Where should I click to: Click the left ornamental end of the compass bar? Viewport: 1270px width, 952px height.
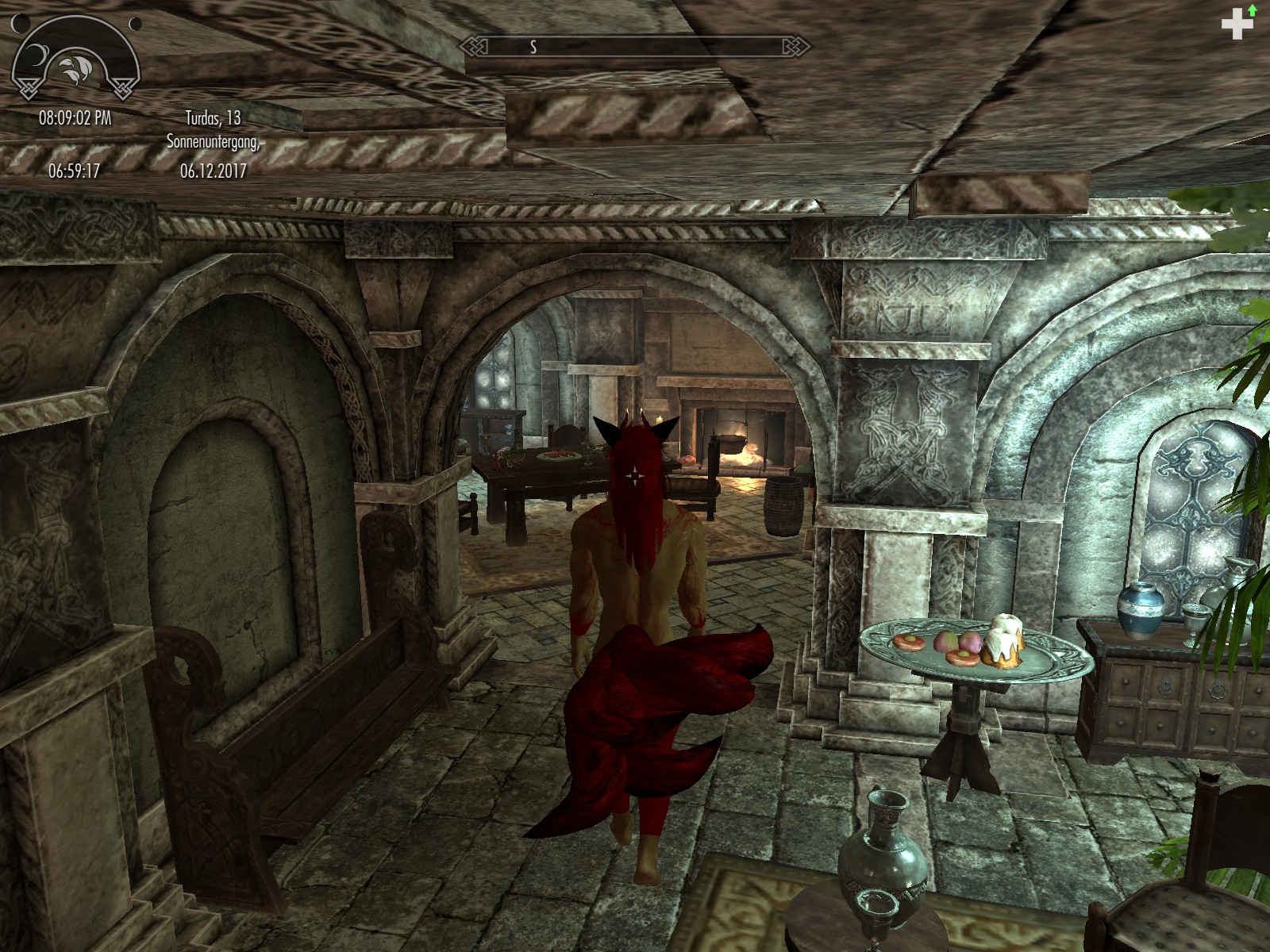[x=472, y=47]
